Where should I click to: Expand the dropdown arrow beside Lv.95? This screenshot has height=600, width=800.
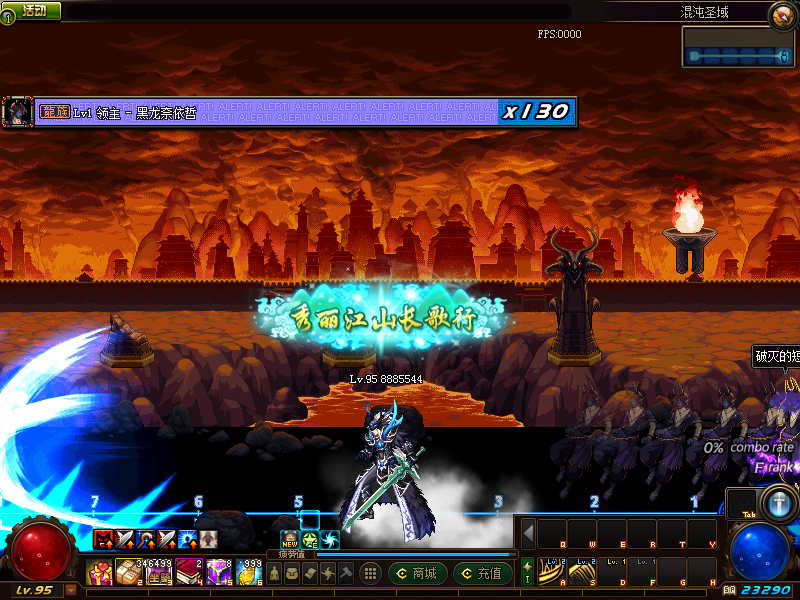pyautogui.click(x=70, y=590)
